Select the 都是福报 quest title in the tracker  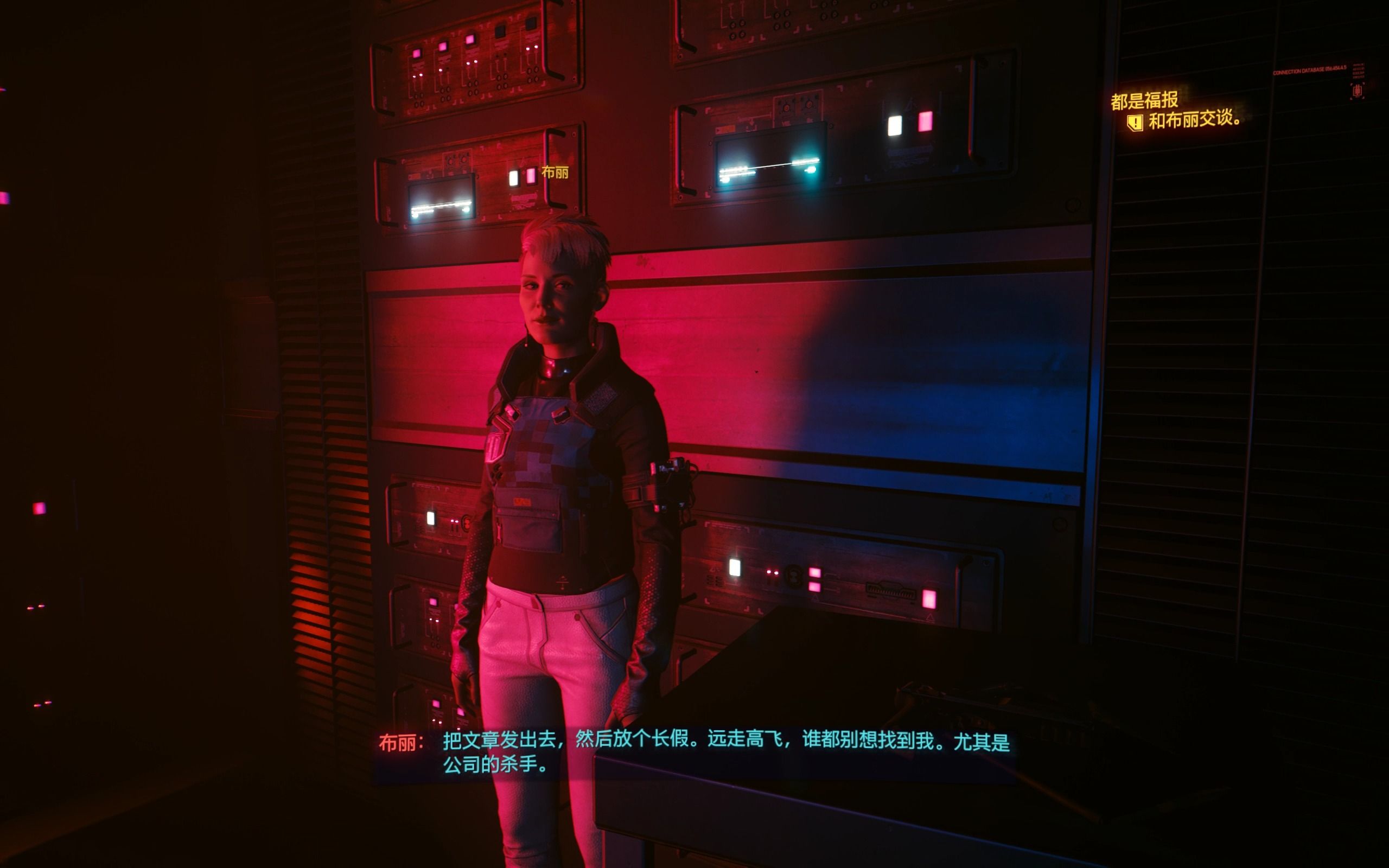pos(1144,100)
